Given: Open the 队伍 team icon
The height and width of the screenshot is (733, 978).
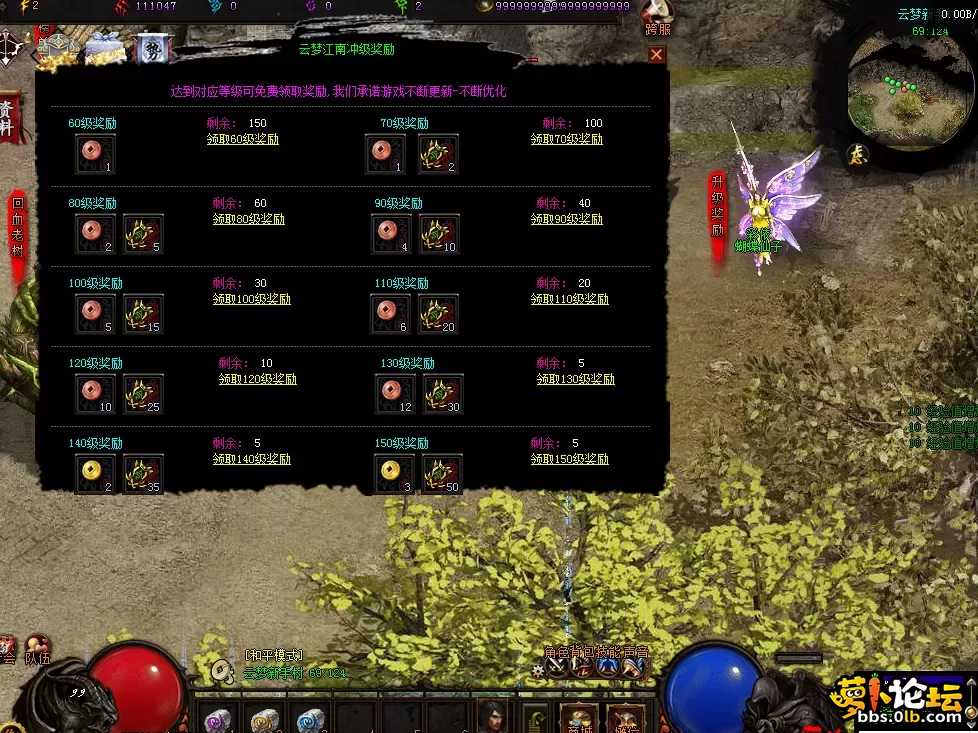Looking at the screenshot, I should click(38, 650).
